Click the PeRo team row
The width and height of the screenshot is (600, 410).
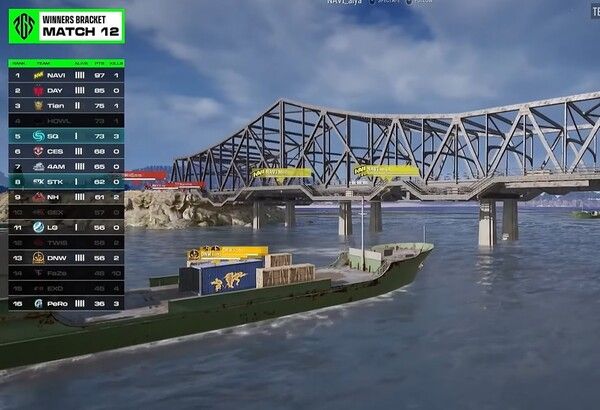click(66, 302)
